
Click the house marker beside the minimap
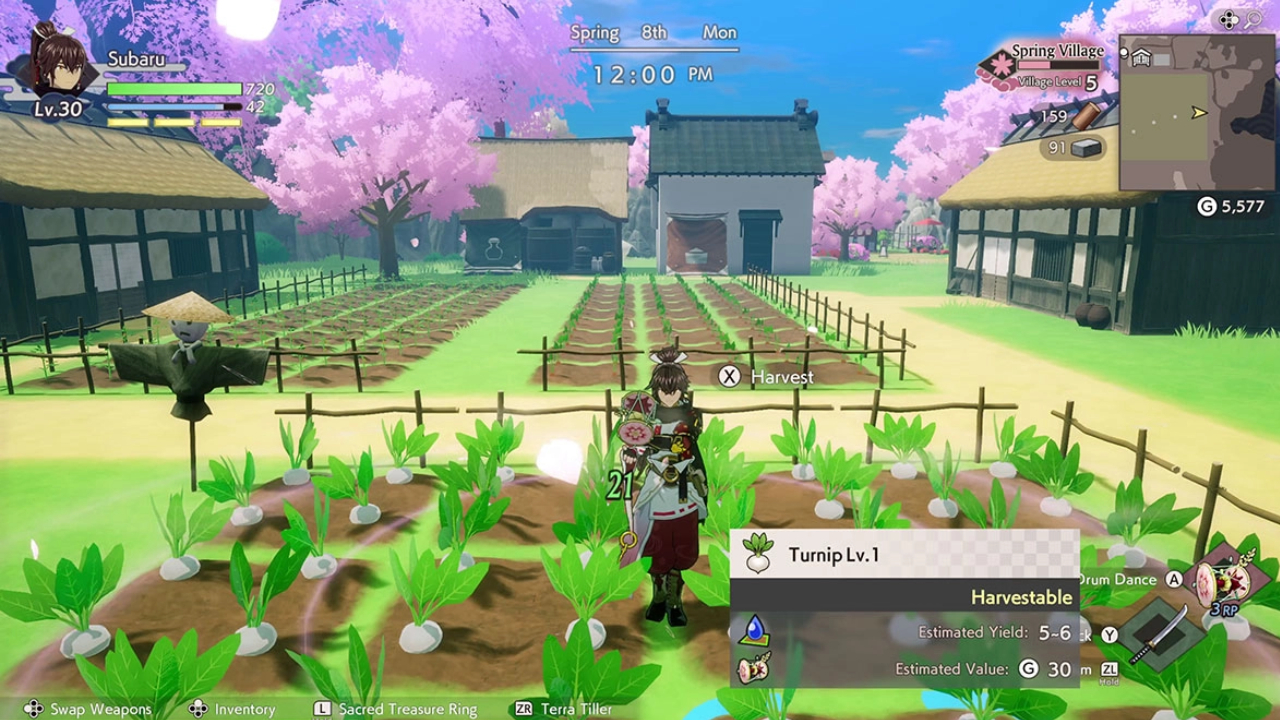1141,58
